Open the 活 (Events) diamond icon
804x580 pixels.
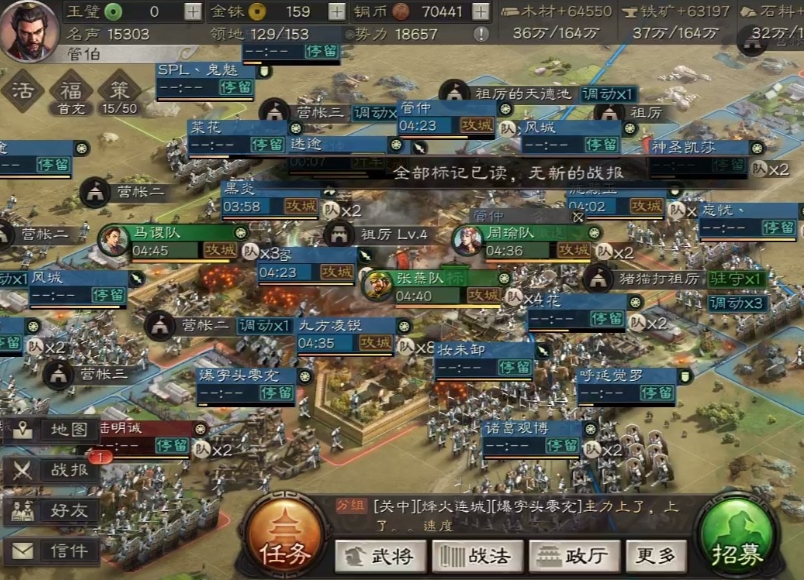click(x=21, y=91)
